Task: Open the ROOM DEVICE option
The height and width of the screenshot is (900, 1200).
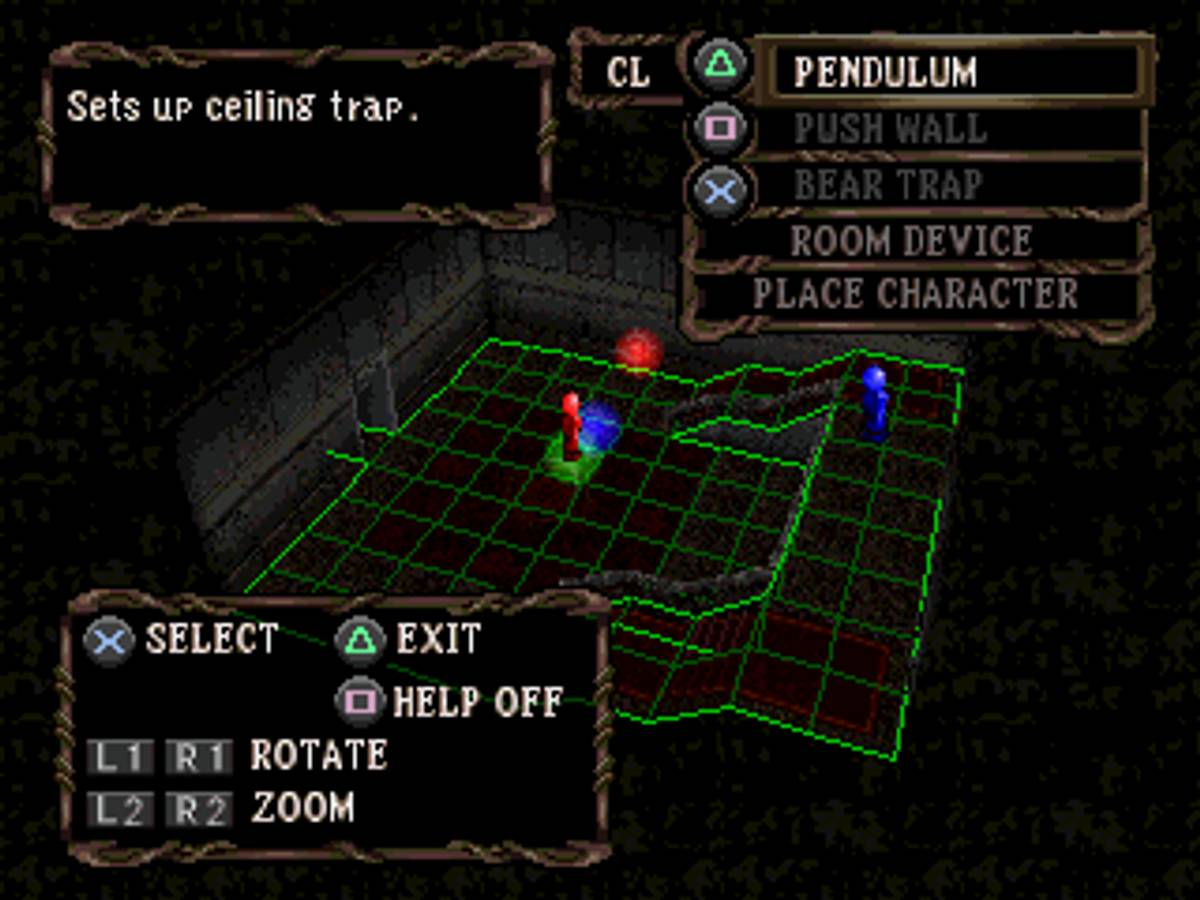Action: [x=912, y=241]
